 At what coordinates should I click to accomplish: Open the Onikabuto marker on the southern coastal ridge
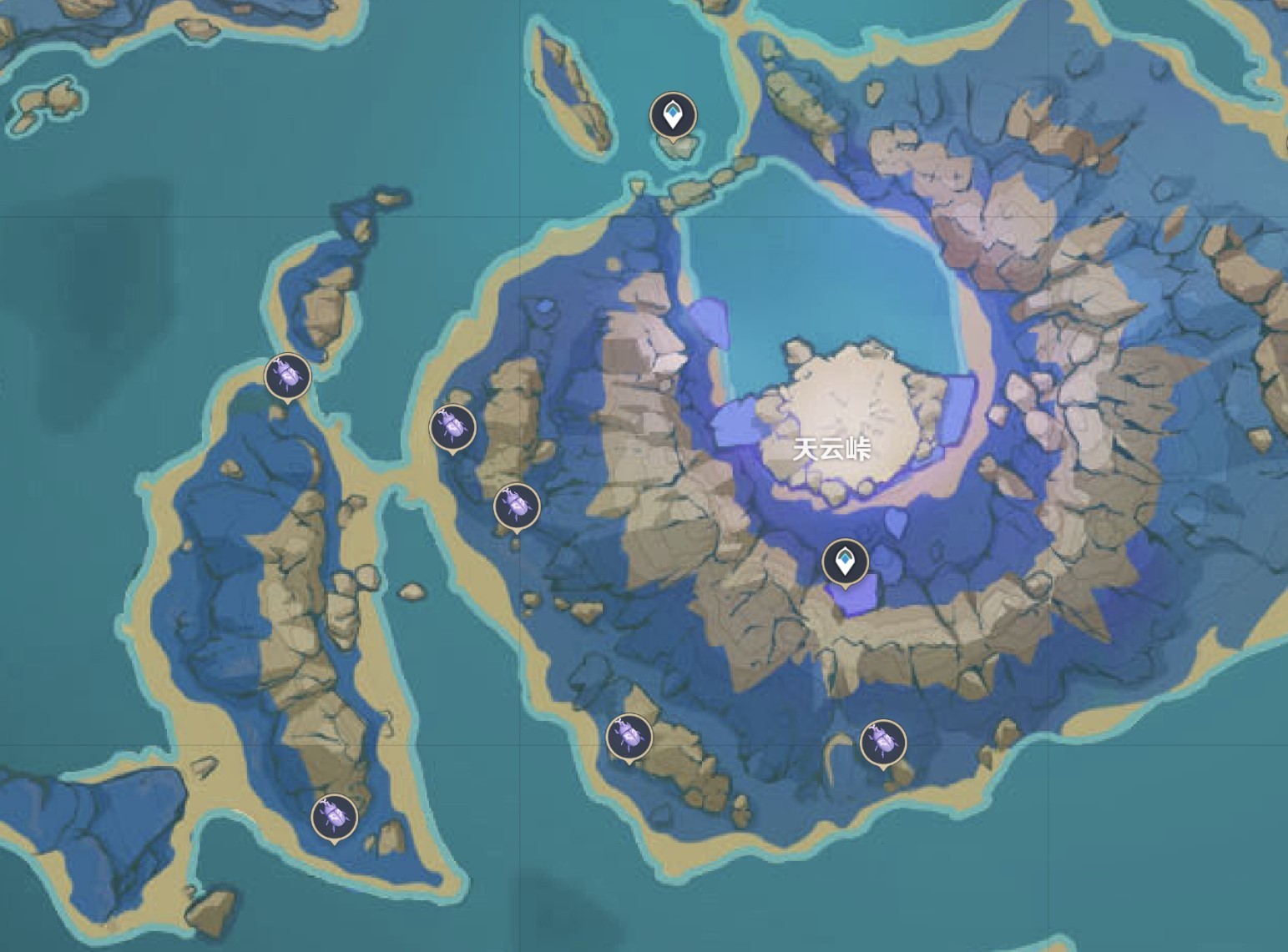pos(631,736)
